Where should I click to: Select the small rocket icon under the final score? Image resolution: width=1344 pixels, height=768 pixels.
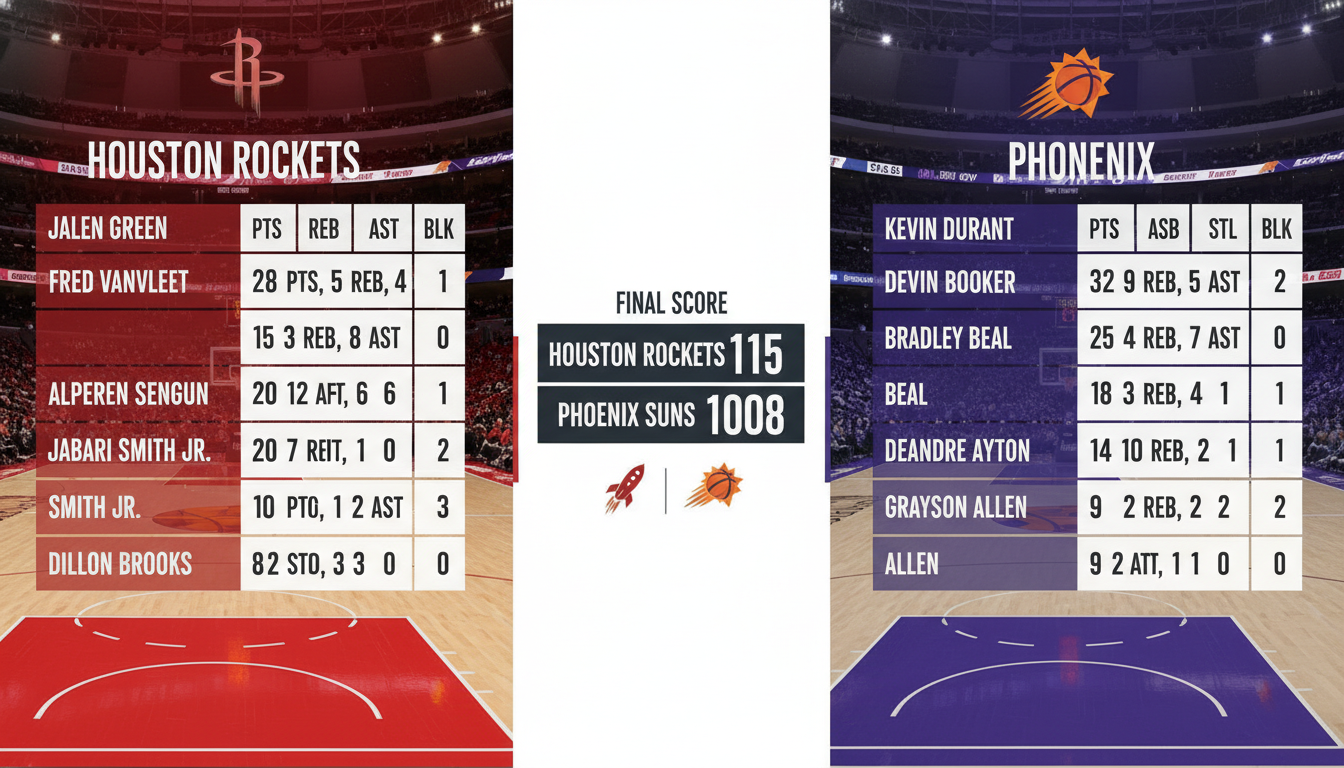(x=625, y=487)
